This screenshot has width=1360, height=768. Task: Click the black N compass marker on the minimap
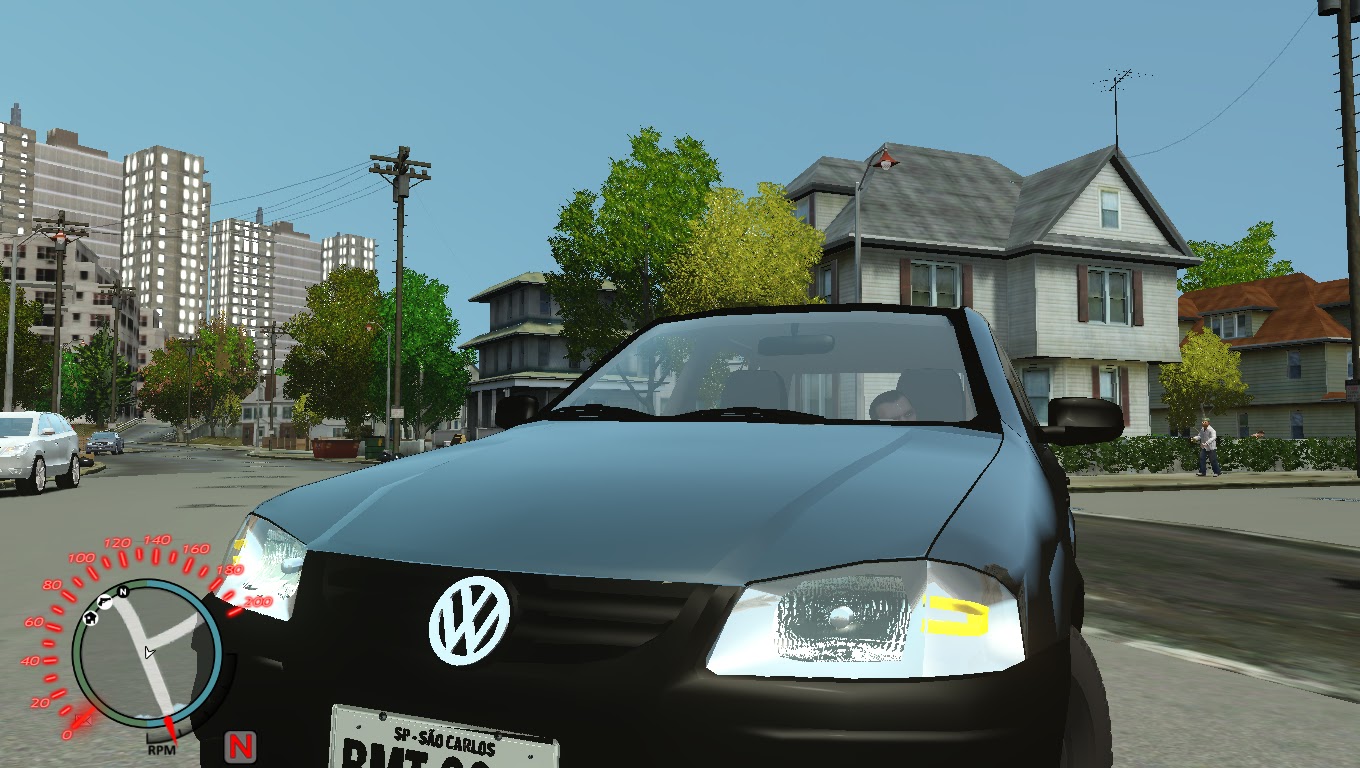point(122,593)
